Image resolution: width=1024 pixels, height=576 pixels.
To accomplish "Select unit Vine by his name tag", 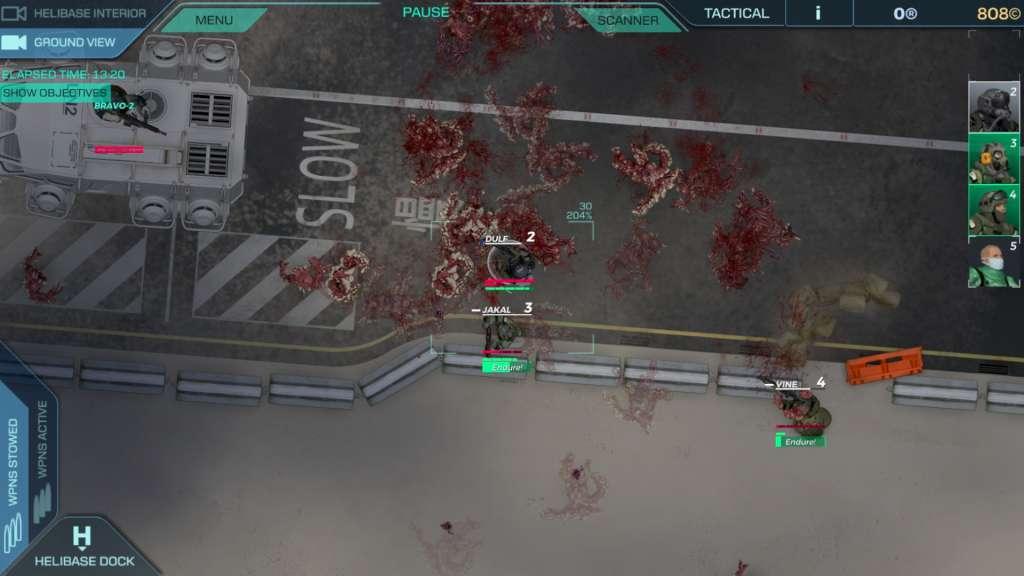I will tap(788, 384).
